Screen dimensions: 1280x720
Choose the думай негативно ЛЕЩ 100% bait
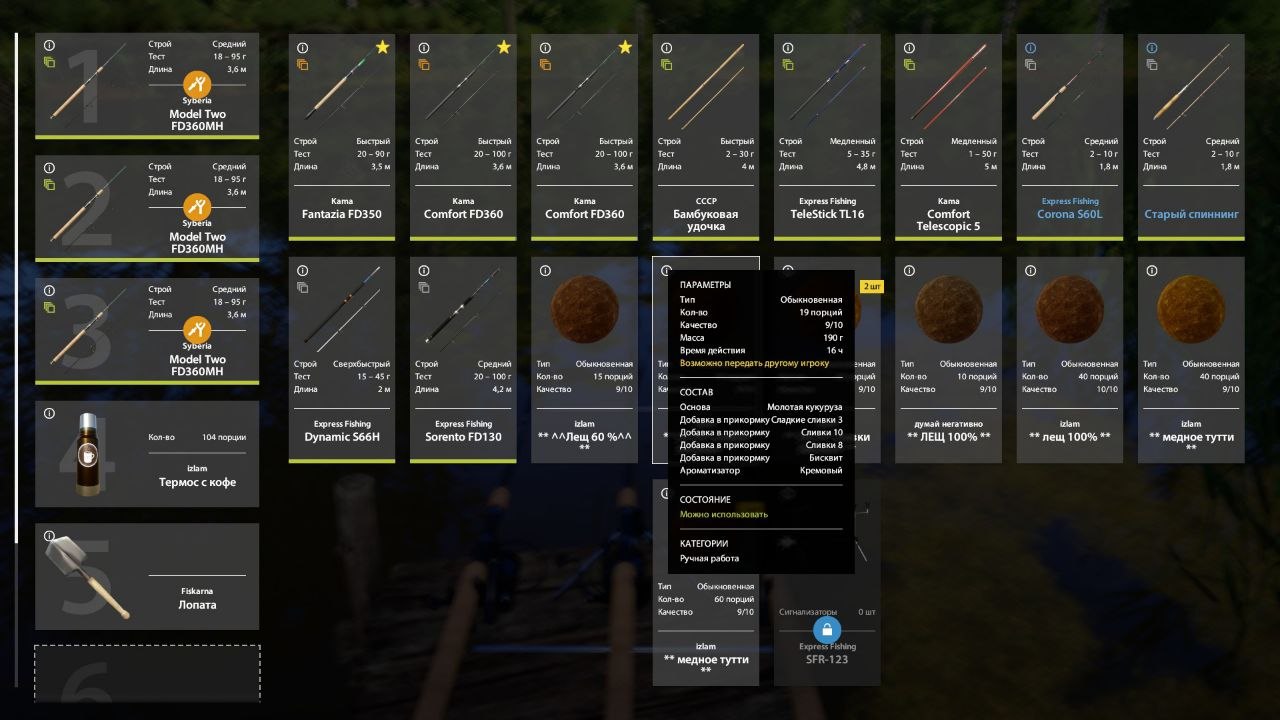pos(948,360)
